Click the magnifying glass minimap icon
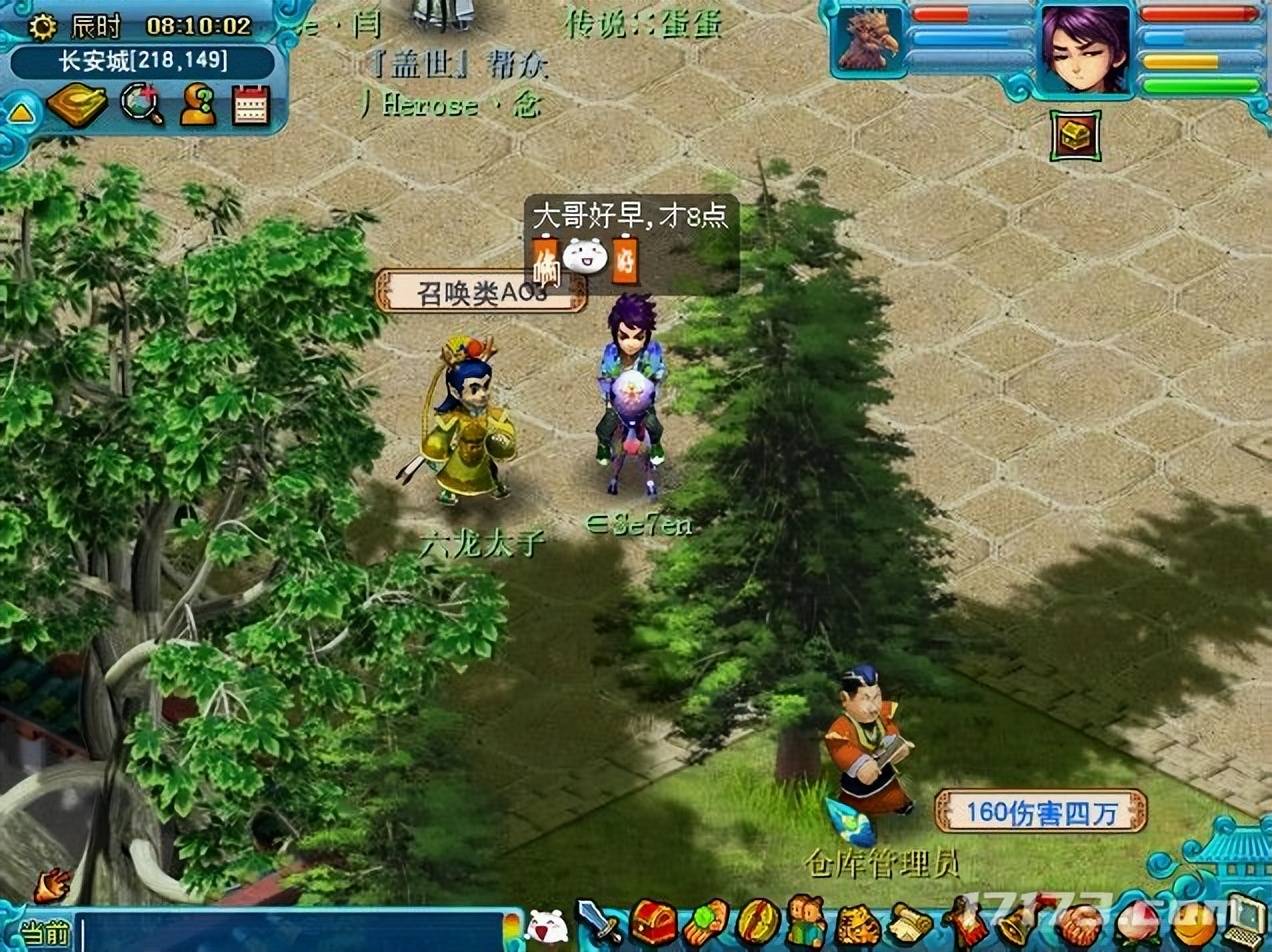 pos(141,105)
